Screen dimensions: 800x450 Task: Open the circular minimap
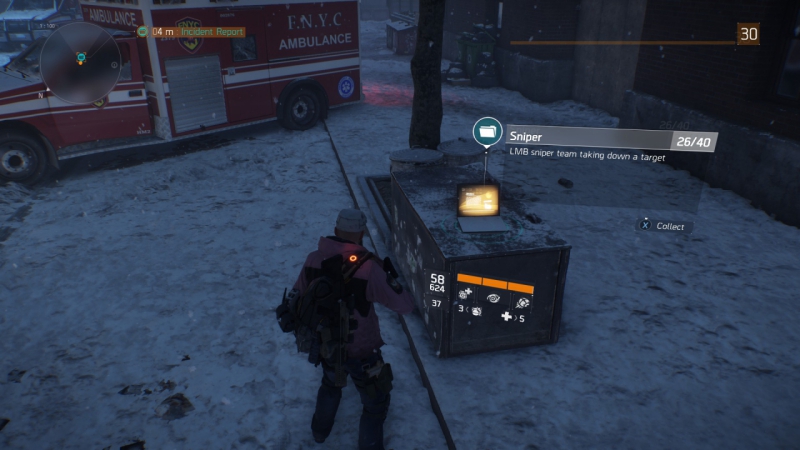[x=82, y=62]
